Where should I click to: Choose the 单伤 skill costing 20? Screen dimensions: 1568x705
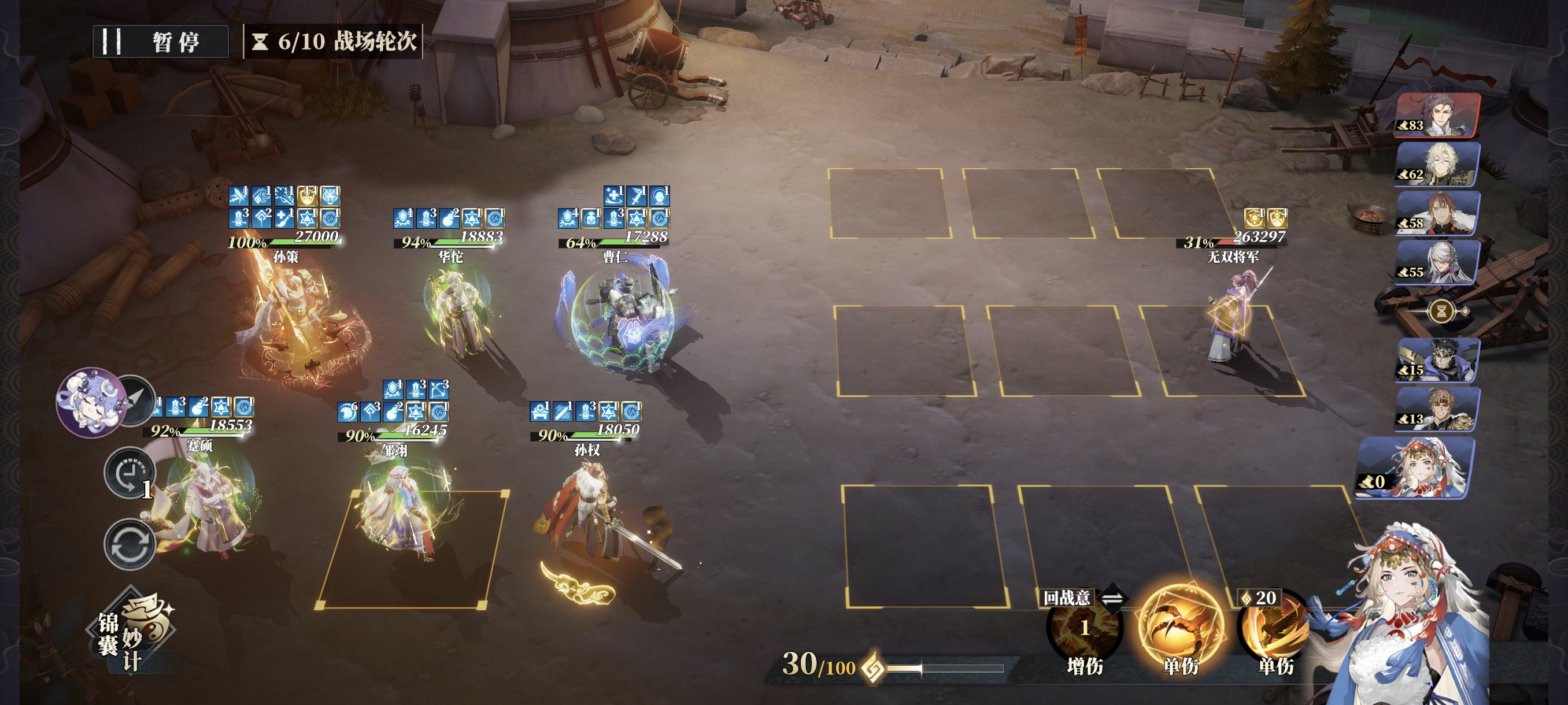(1274, 633)
